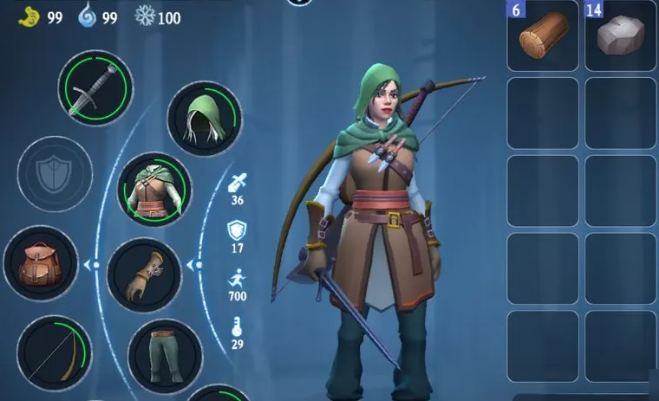Select the green hood helmet slot
This screenshot has width=659, height=401.
click(204, 118)
